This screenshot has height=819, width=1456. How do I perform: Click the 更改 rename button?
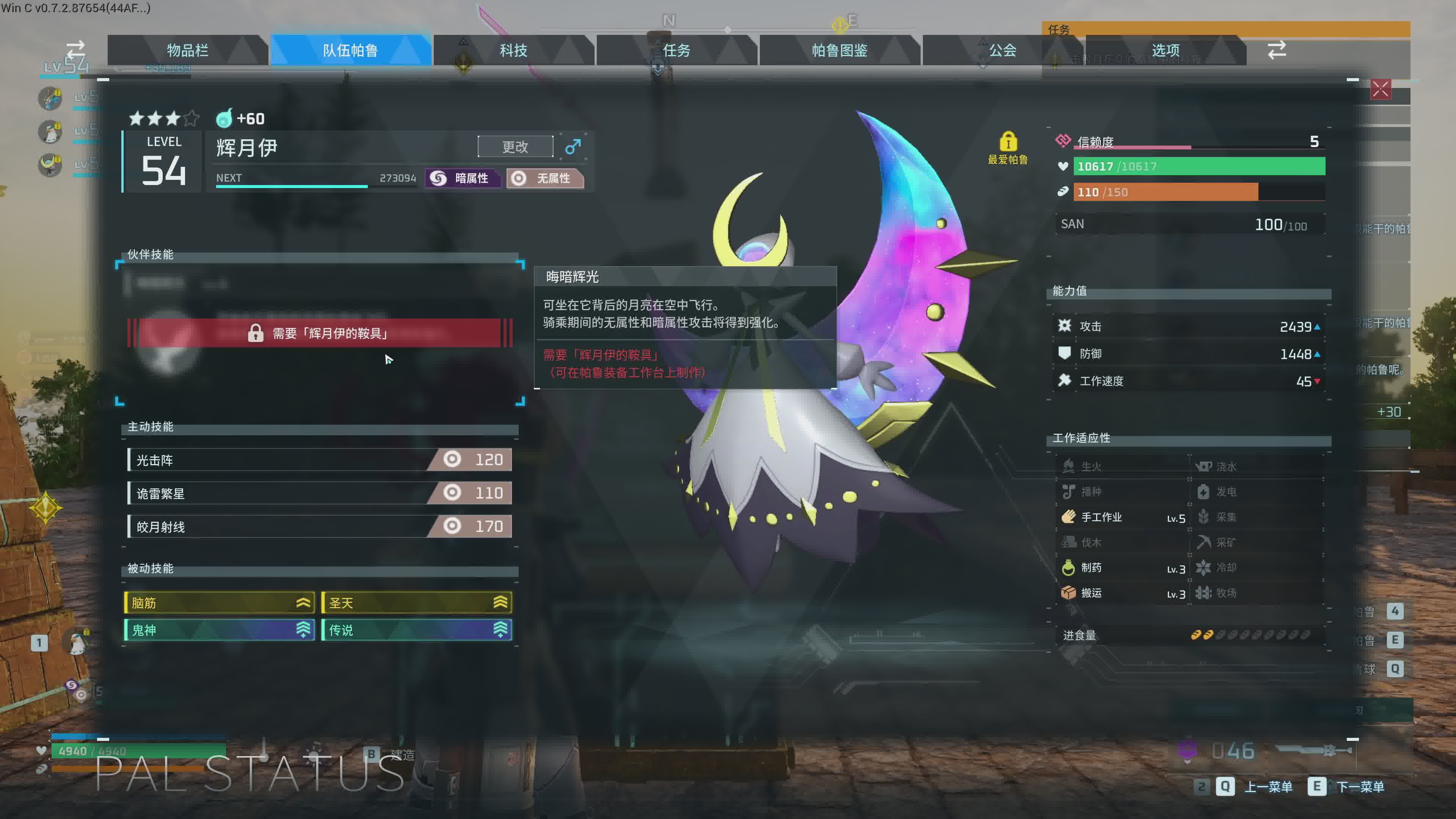point(515,147)
